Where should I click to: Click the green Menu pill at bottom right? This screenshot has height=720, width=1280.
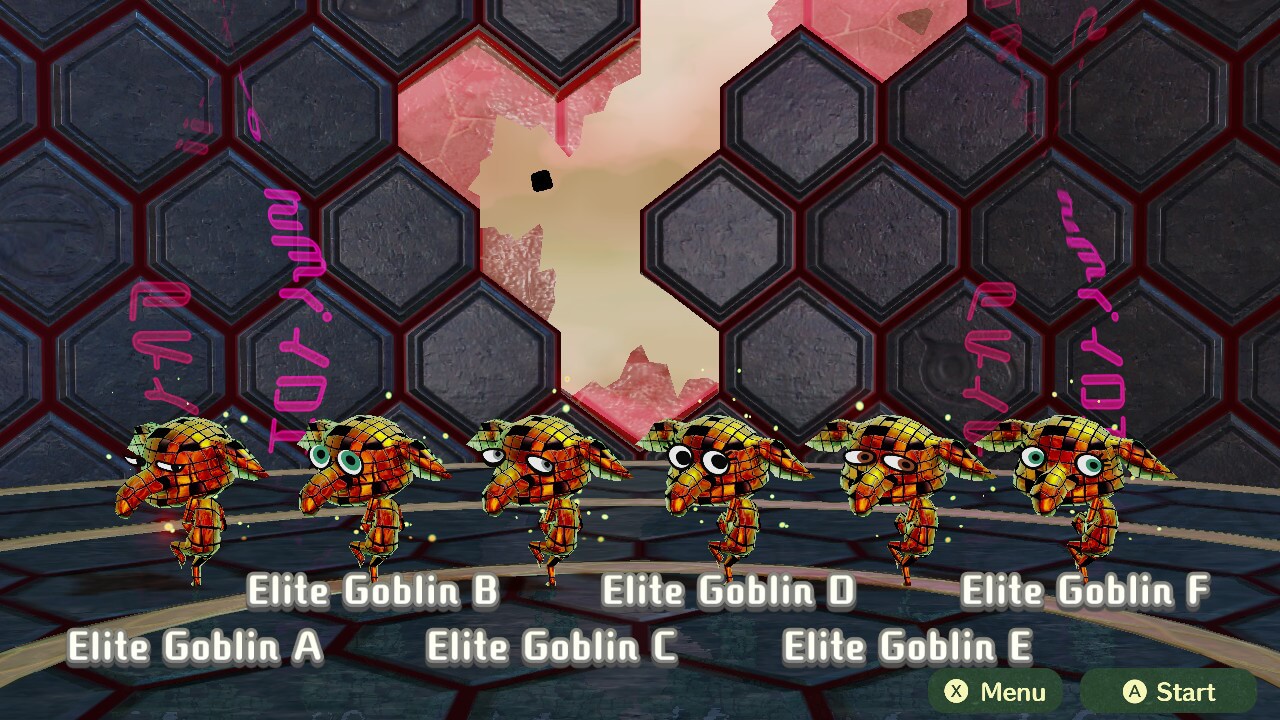tap(996, 692)
